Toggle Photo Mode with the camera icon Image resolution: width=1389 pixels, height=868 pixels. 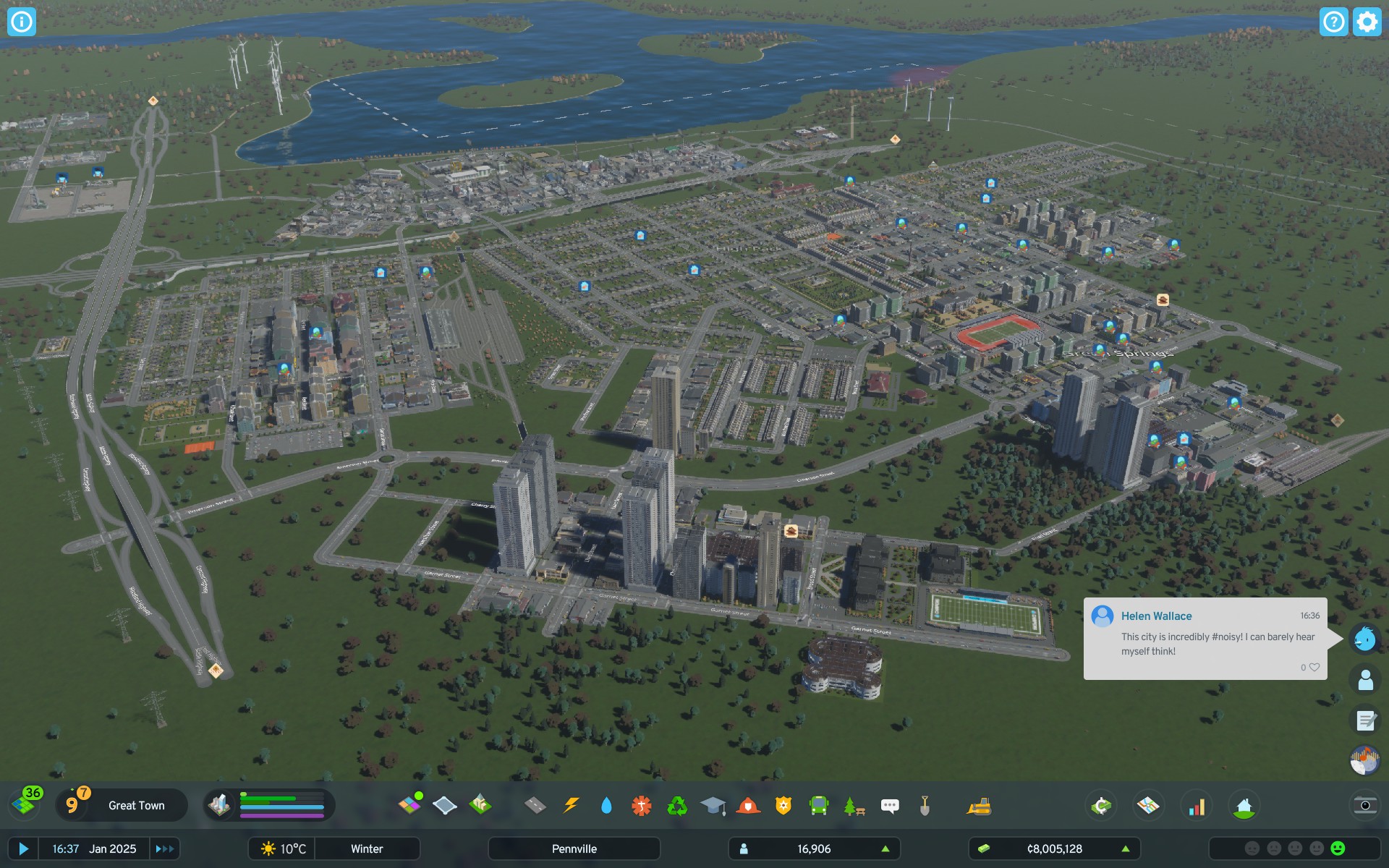[1364, 805]
